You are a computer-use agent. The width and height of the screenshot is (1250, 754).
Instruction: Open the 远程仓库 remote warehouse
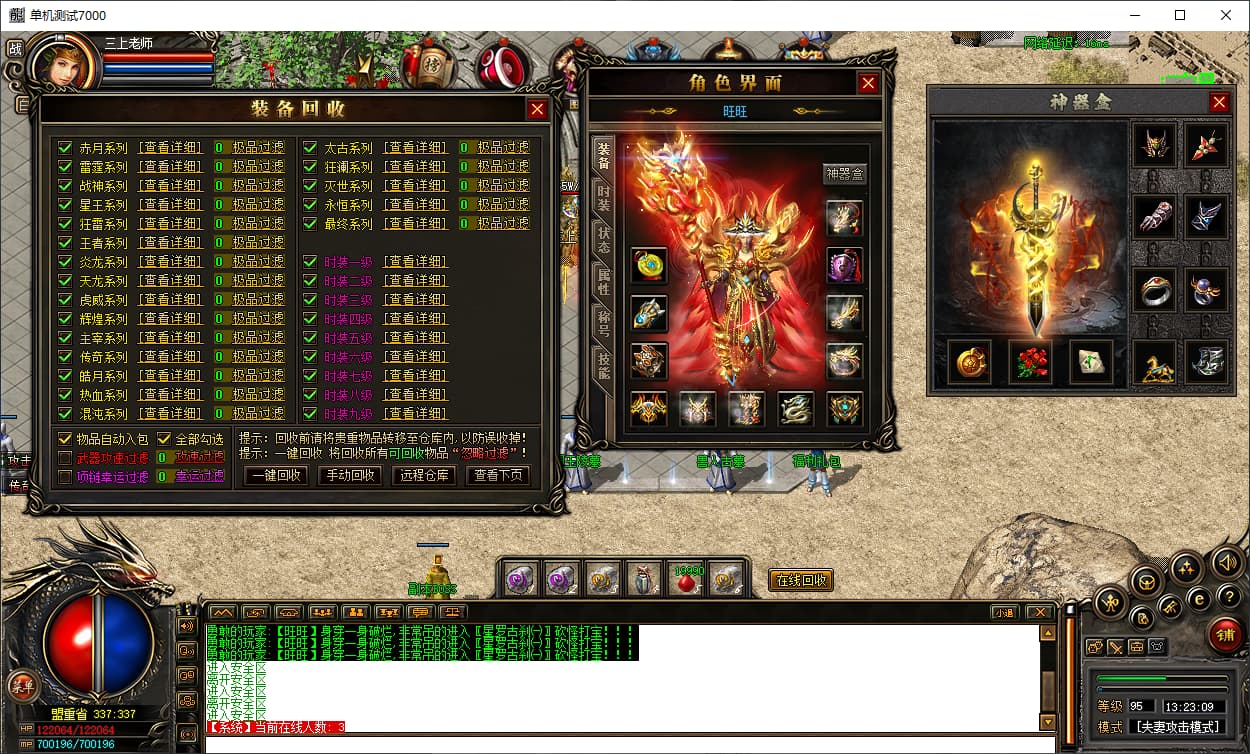pos(424,476)
